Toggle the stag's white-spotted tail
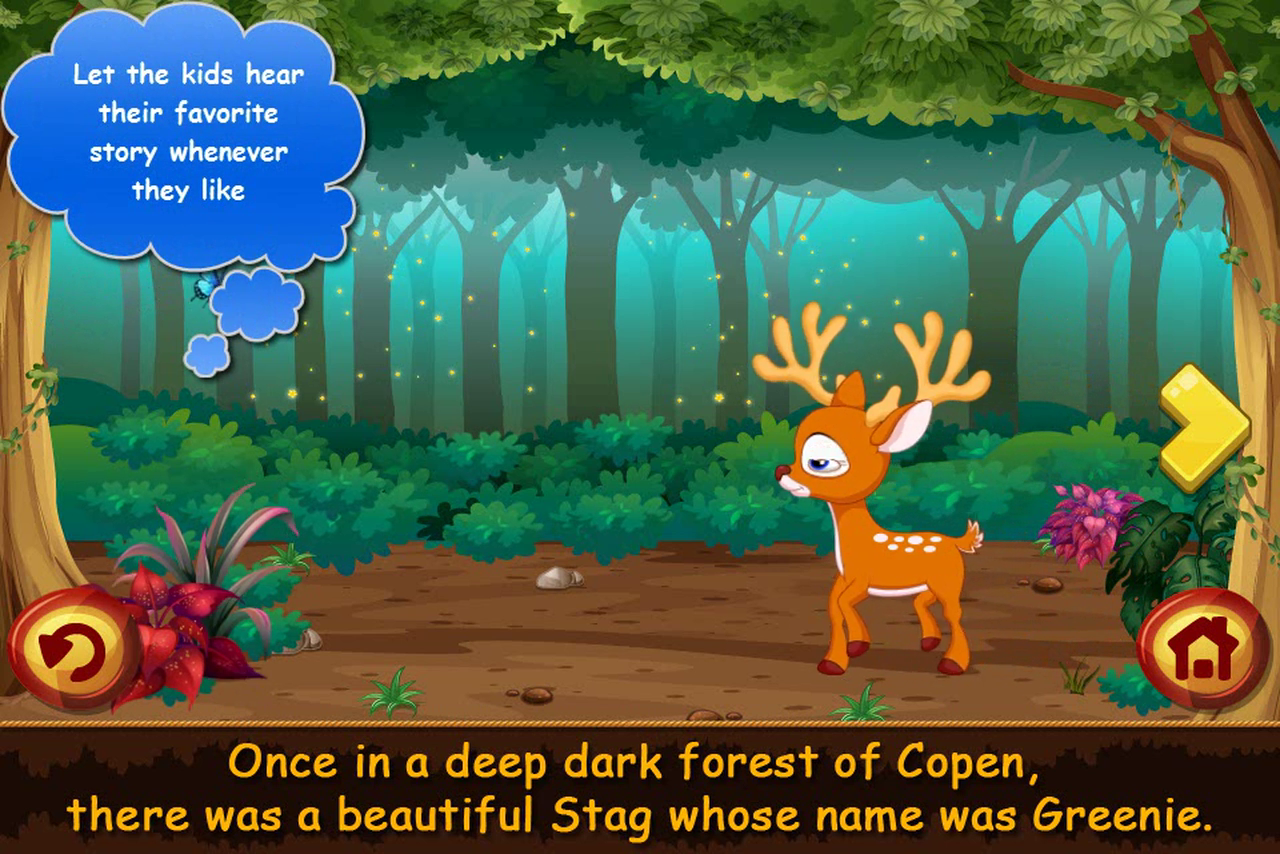 (975, 535)
